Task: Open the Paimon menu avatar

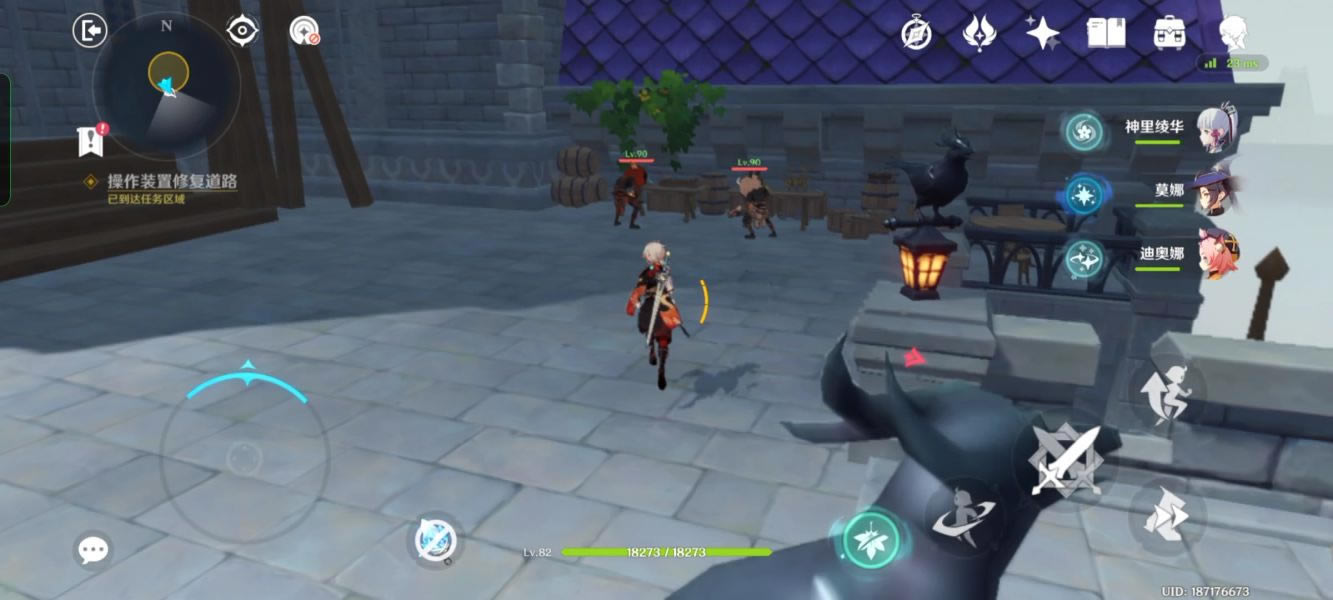Action: [1235, 33]
